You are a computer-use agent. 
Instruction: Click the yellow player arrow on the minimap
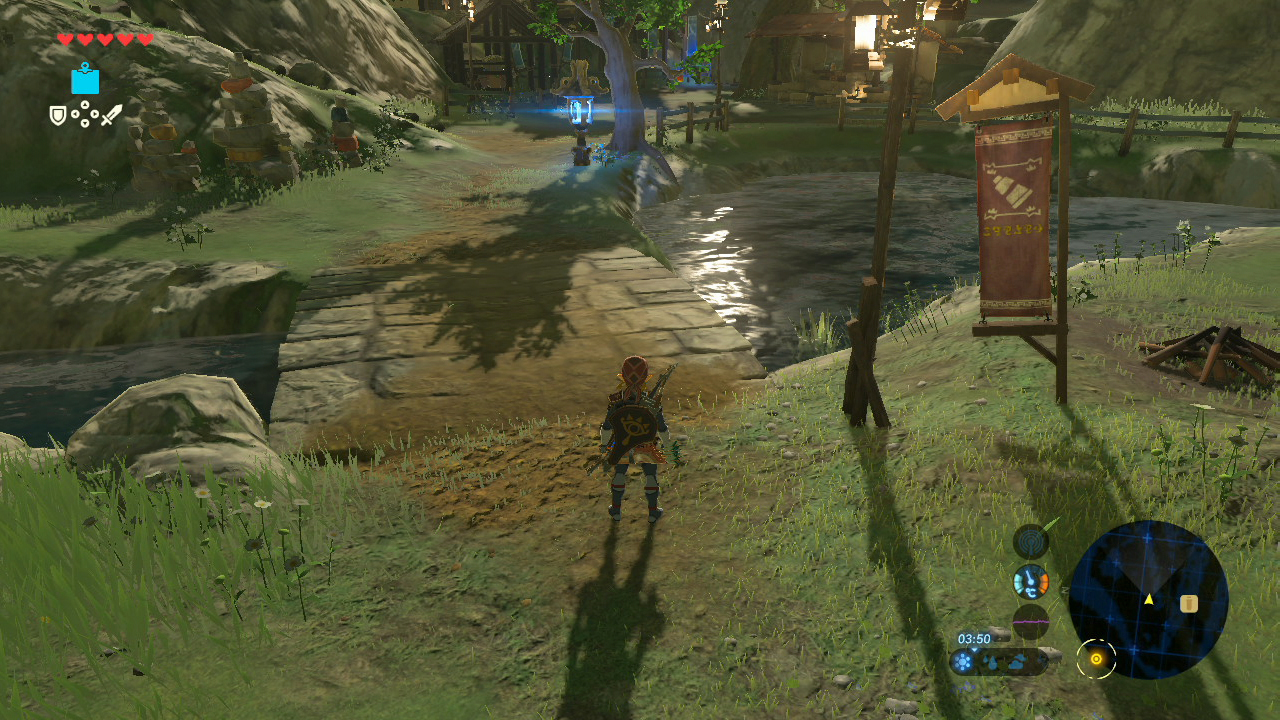pos(1149,599)
